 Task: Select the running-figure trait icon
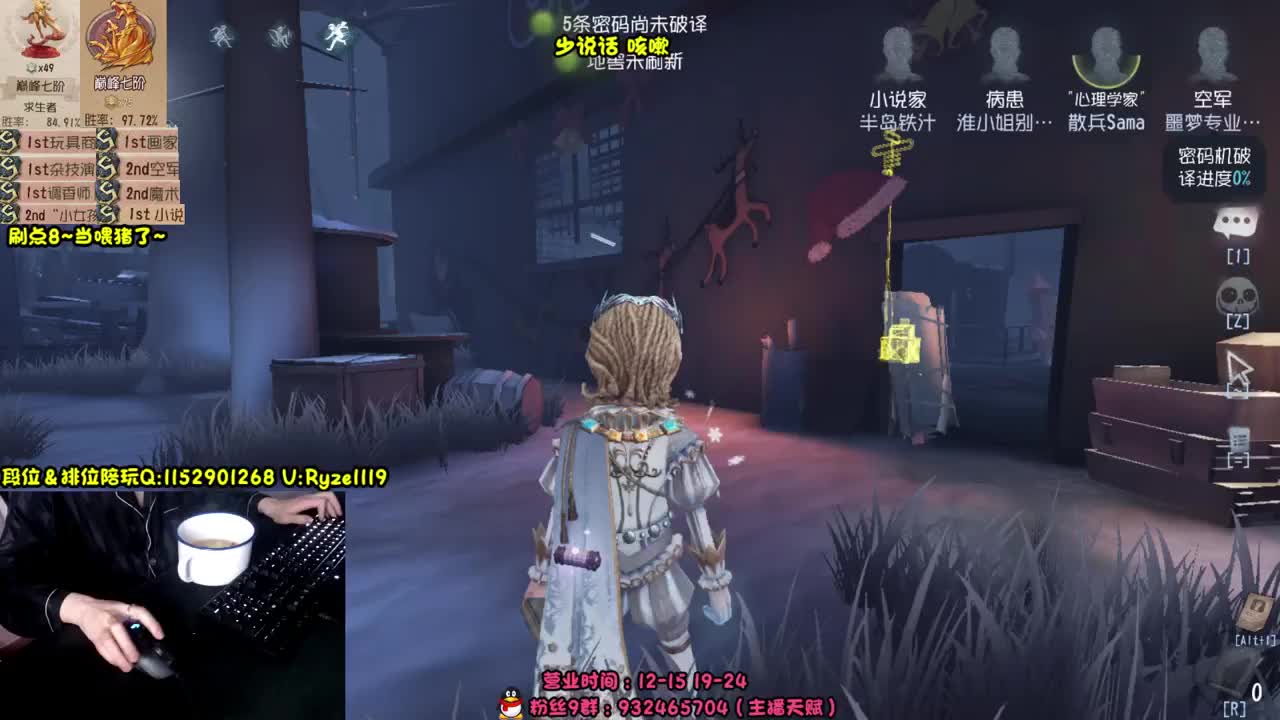(x=340, y=37)
